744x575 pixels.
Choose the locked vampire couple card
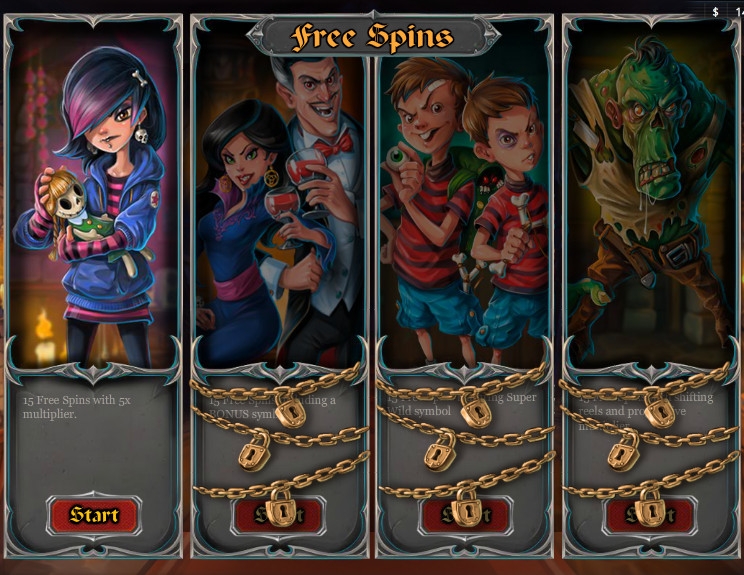280,200
